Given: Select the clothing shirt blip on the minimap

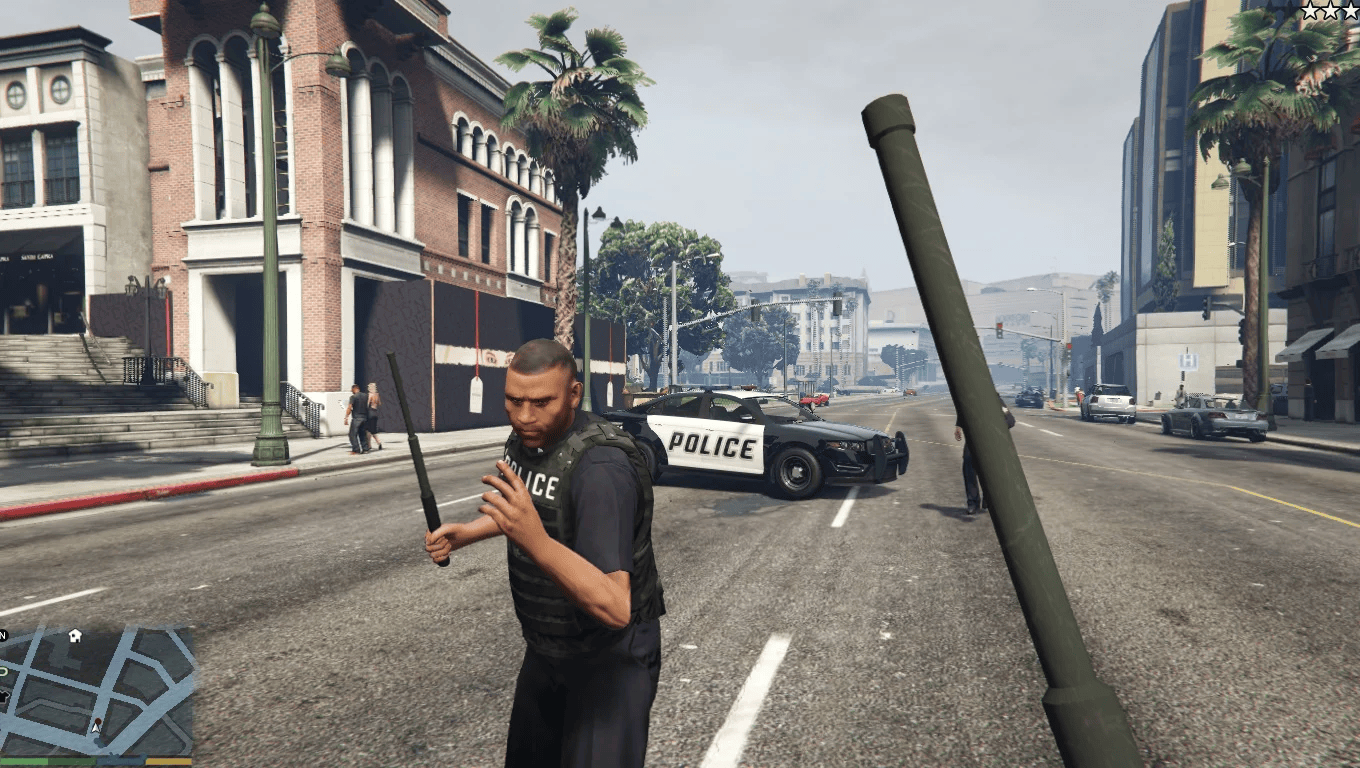Looking at the screenshot, I should pyautogui.click(x=3, y=694).
